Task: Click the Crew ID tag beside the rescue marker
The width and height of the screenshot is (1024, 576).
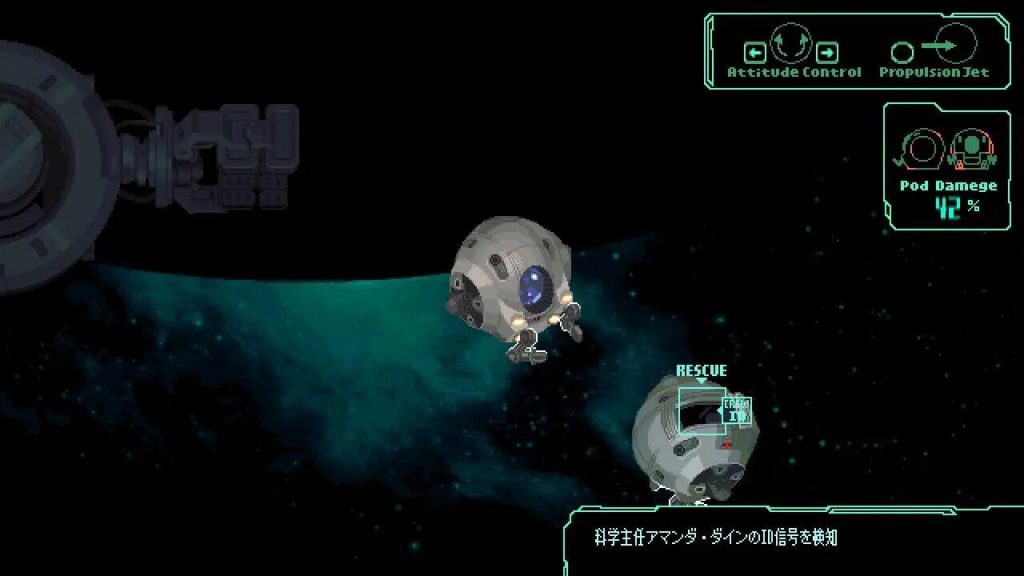Action: pos(738,411)
